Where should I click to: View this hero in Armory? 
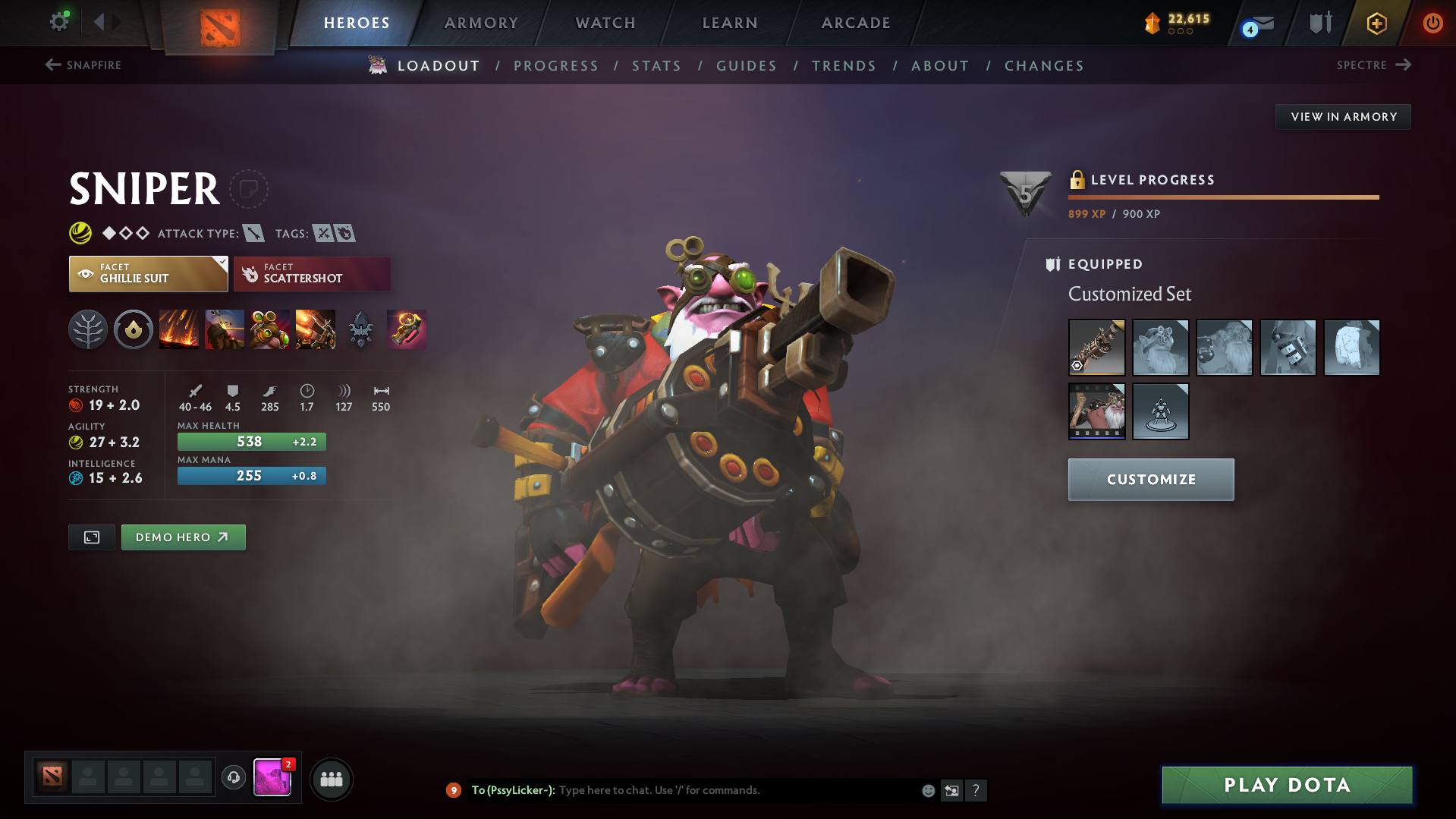click(1343, 117)
